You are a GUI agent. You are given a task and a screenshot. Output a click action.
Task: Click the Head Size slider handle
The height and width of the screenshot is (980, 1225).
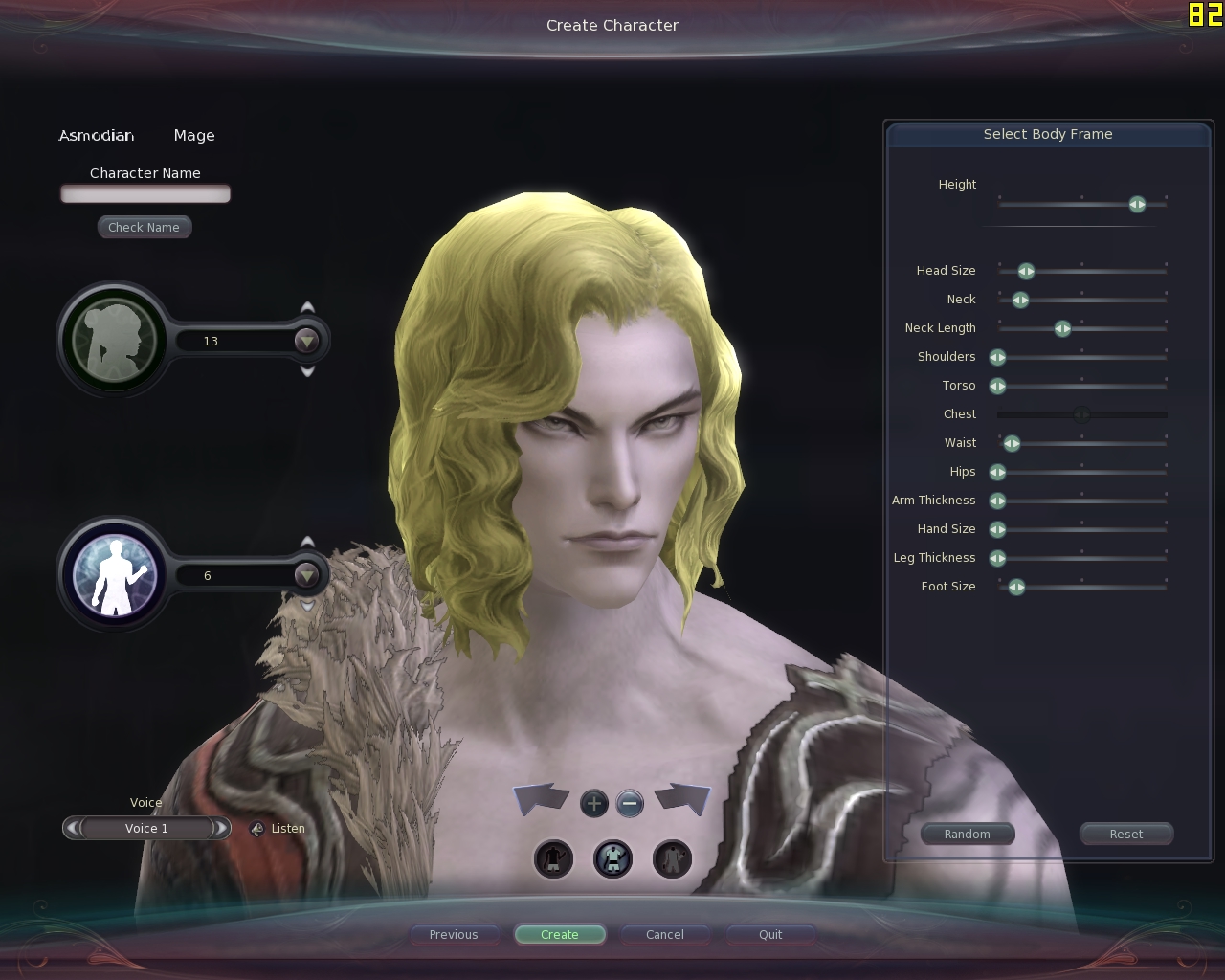[1026, 272]
